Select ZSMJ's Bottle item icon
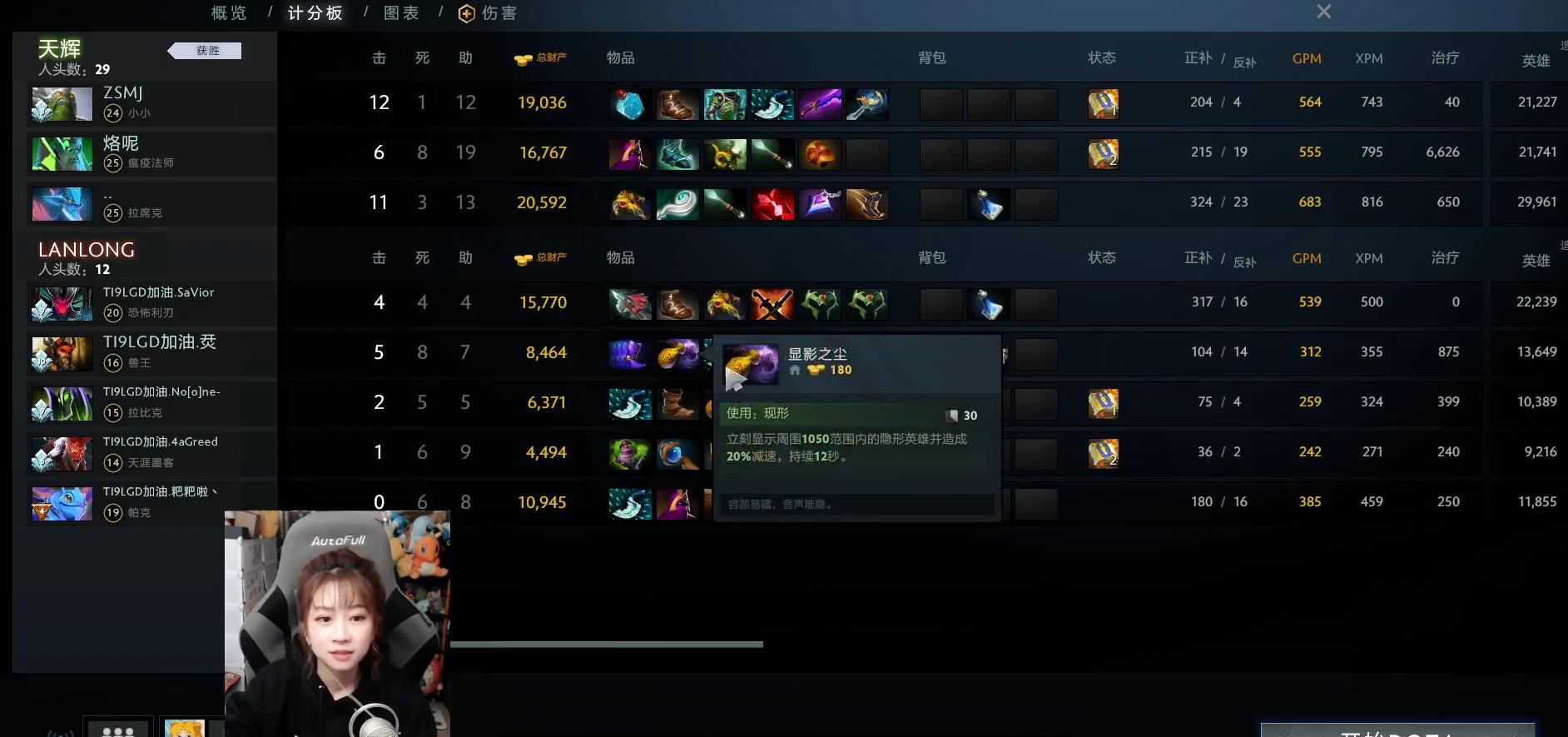The width and height of the screenshot is (1568, 737). pos(630,103)
